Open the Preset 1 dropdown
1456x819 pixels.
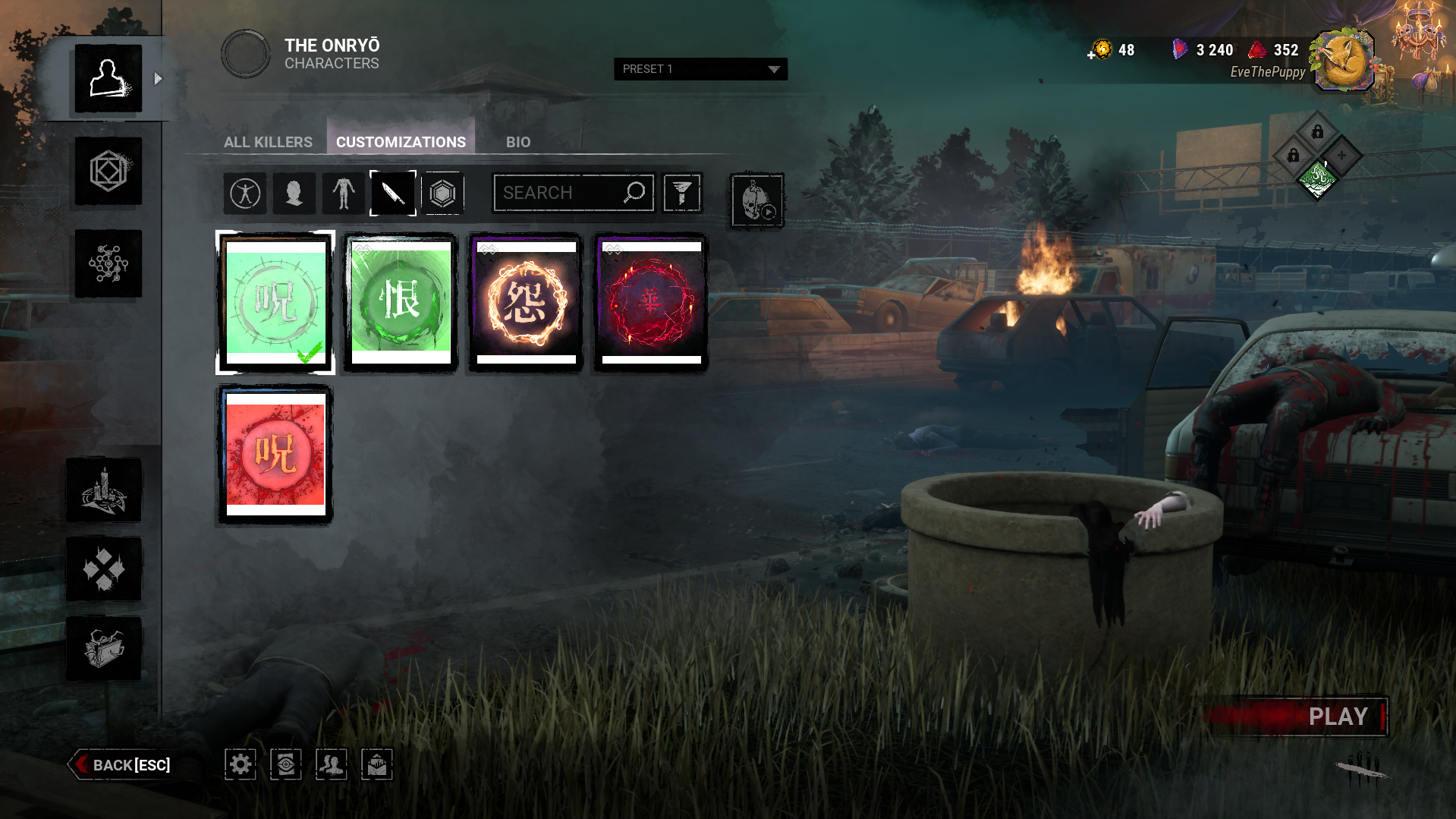[x=700, y=69]
